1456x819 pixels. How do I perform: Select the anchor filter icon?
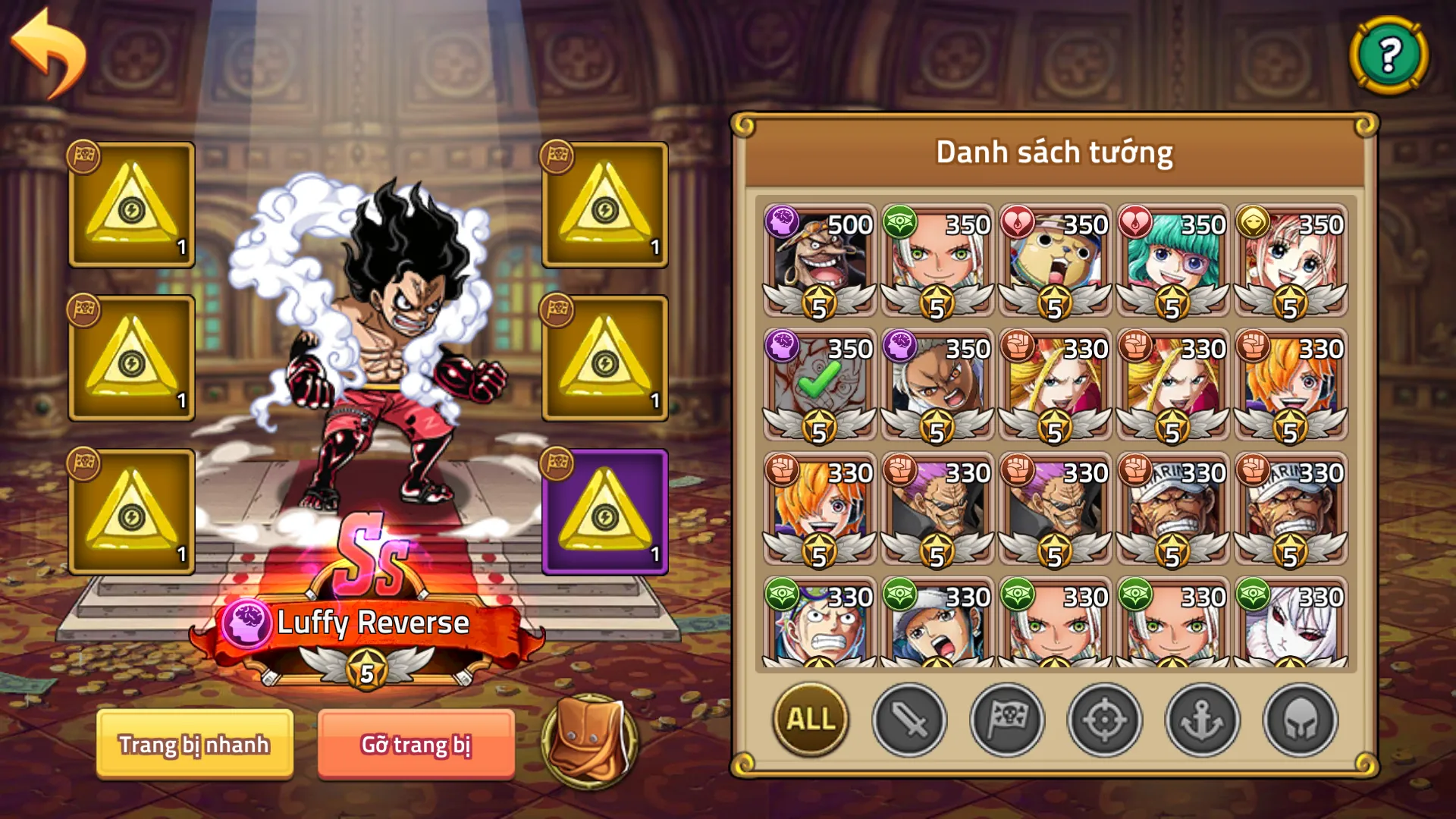[1200, 721]
